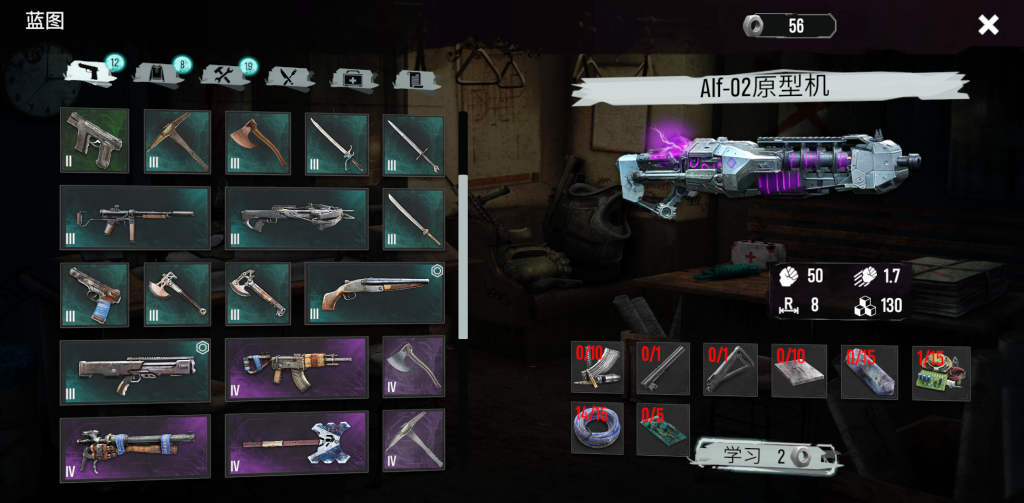Select the double-barrel shotgun blueprint
Image resolution: width=1024 pixels, height=503 pixels.
click(374, 293)
